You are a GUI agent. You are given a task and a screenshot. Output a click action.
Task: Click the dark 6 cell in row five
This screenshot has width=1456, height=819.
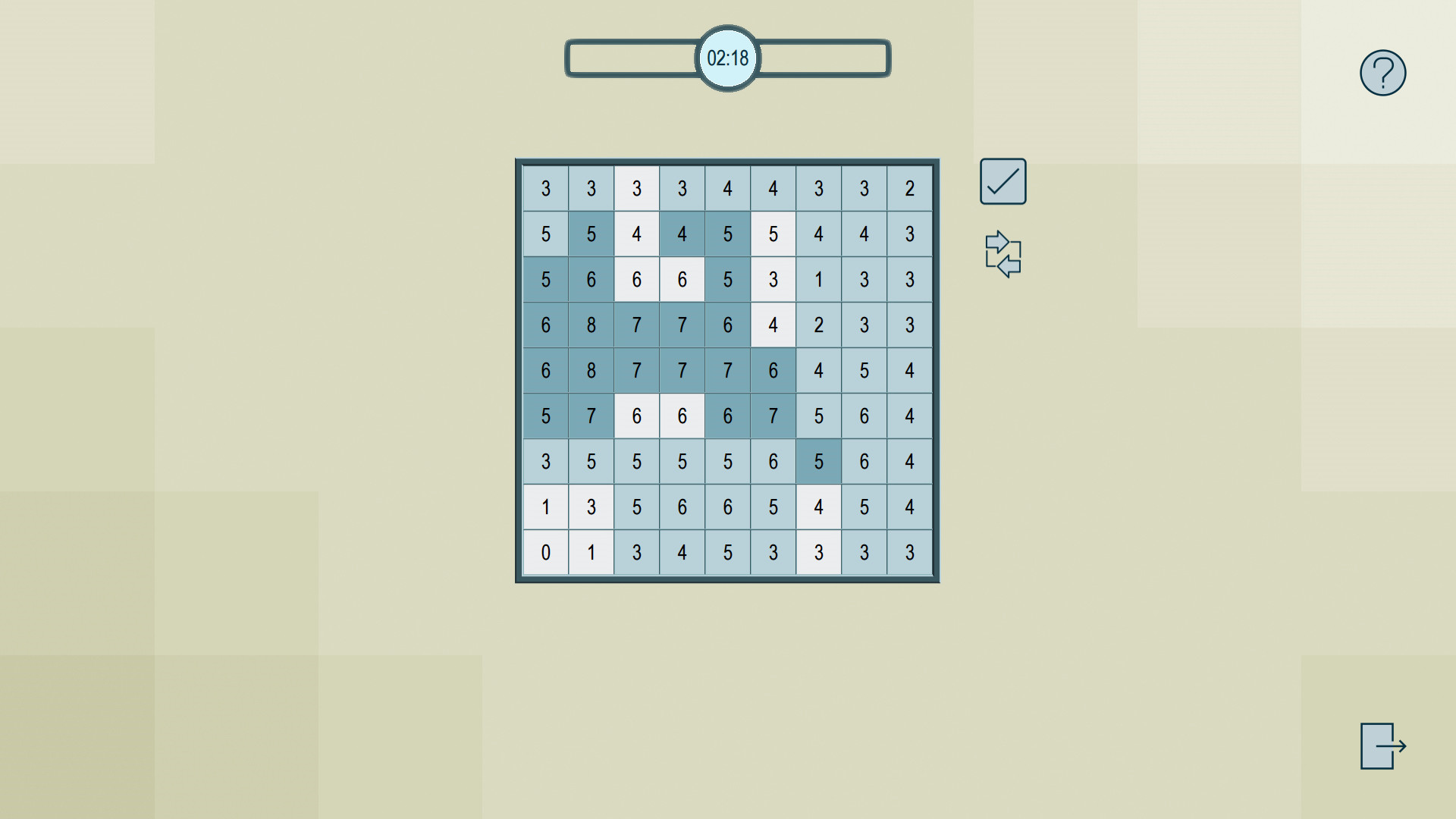click(773, 371)
